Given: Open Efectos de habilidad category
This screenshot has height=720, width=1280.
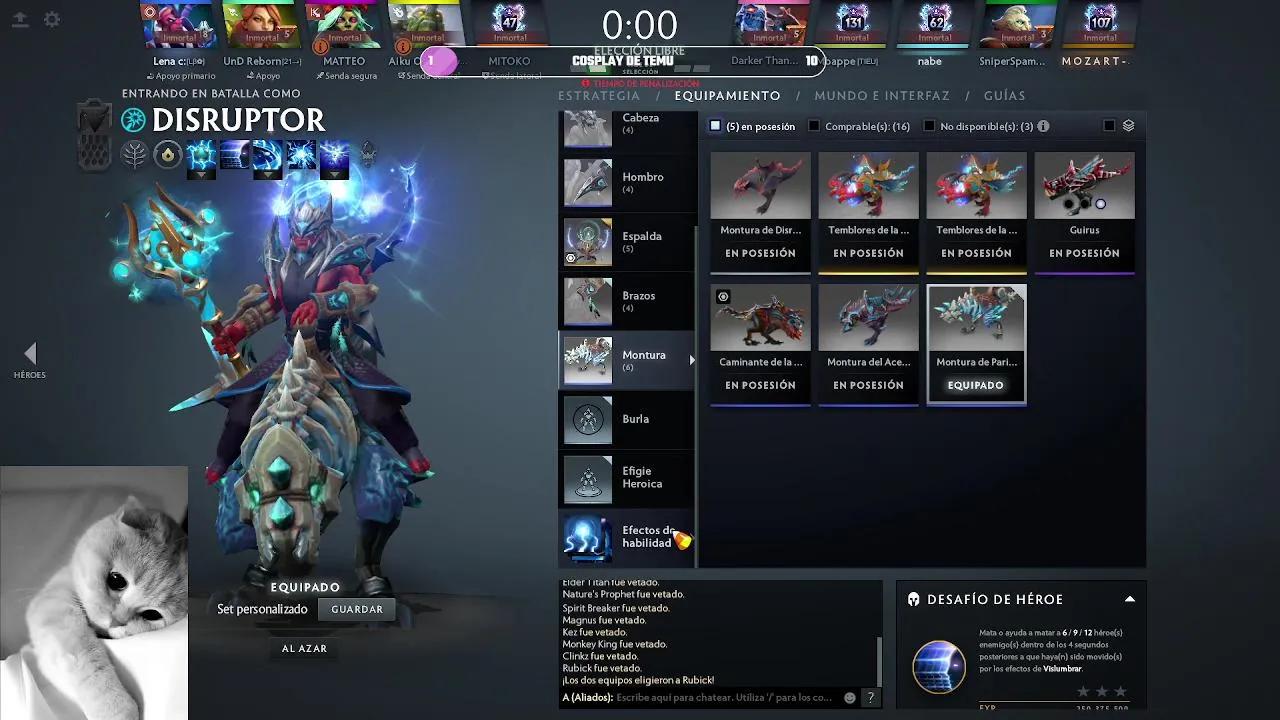Looking at the screenshot, I should pos(627,537).
